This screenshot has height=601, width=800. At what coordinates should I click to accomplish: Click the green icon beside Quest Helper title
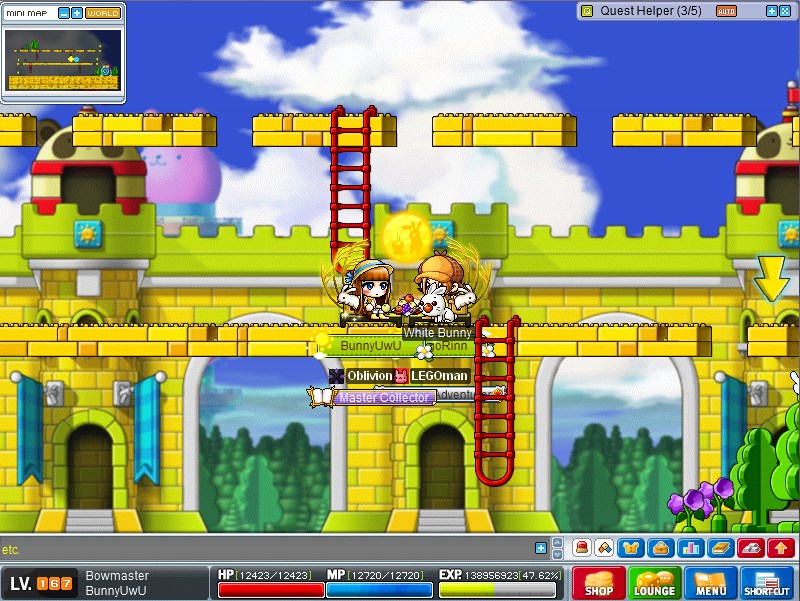pos(587,11)
